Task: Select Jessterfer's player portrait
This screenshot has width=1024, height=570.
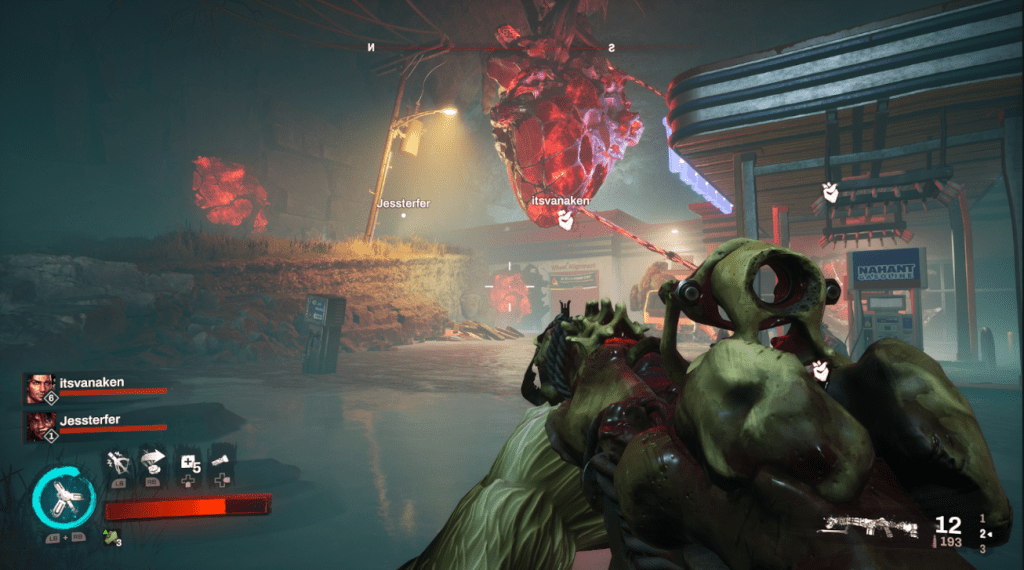Action: click(x=40, y=425)
